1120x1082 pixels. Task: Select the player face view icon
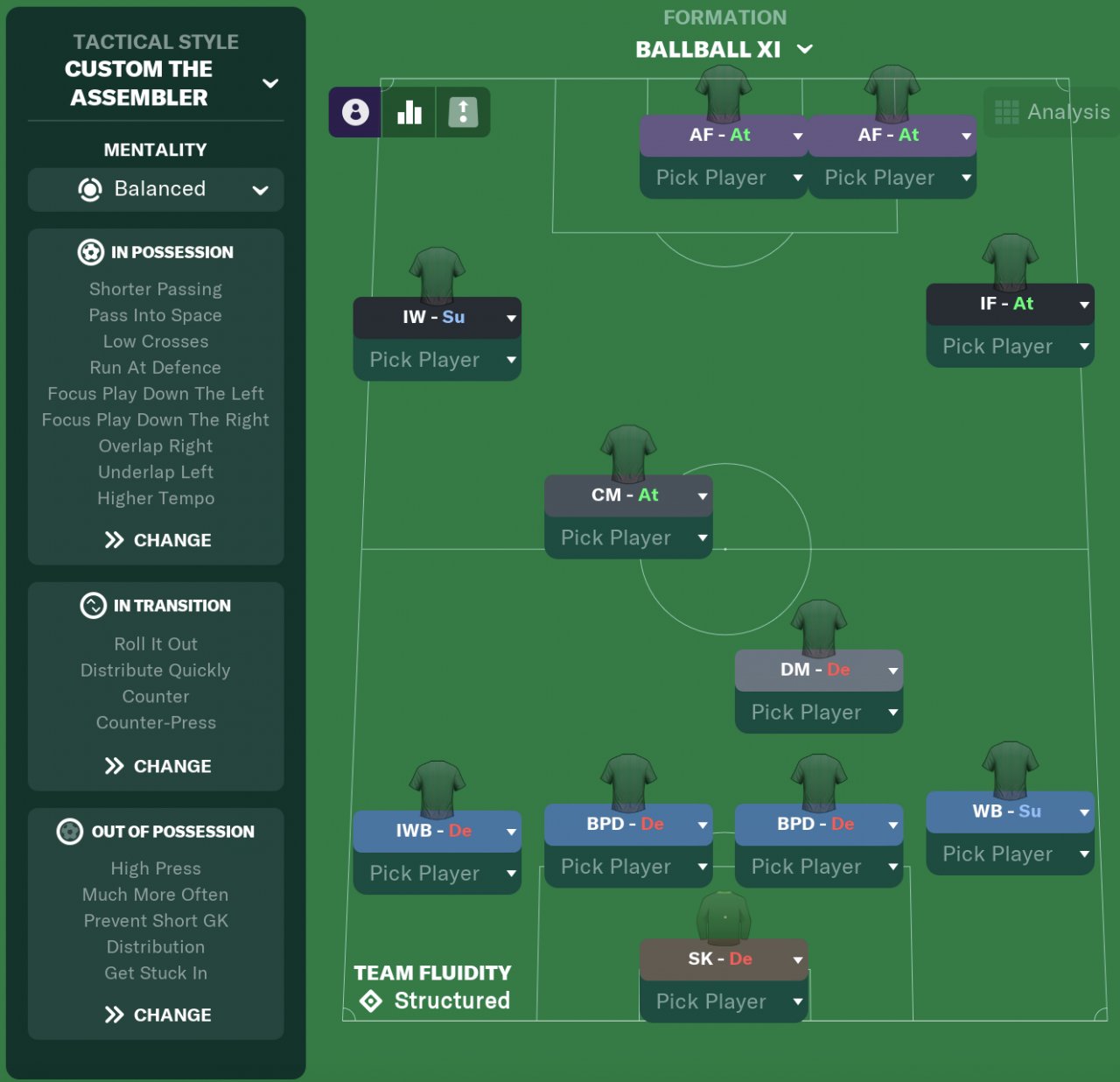tap(355, 112)
